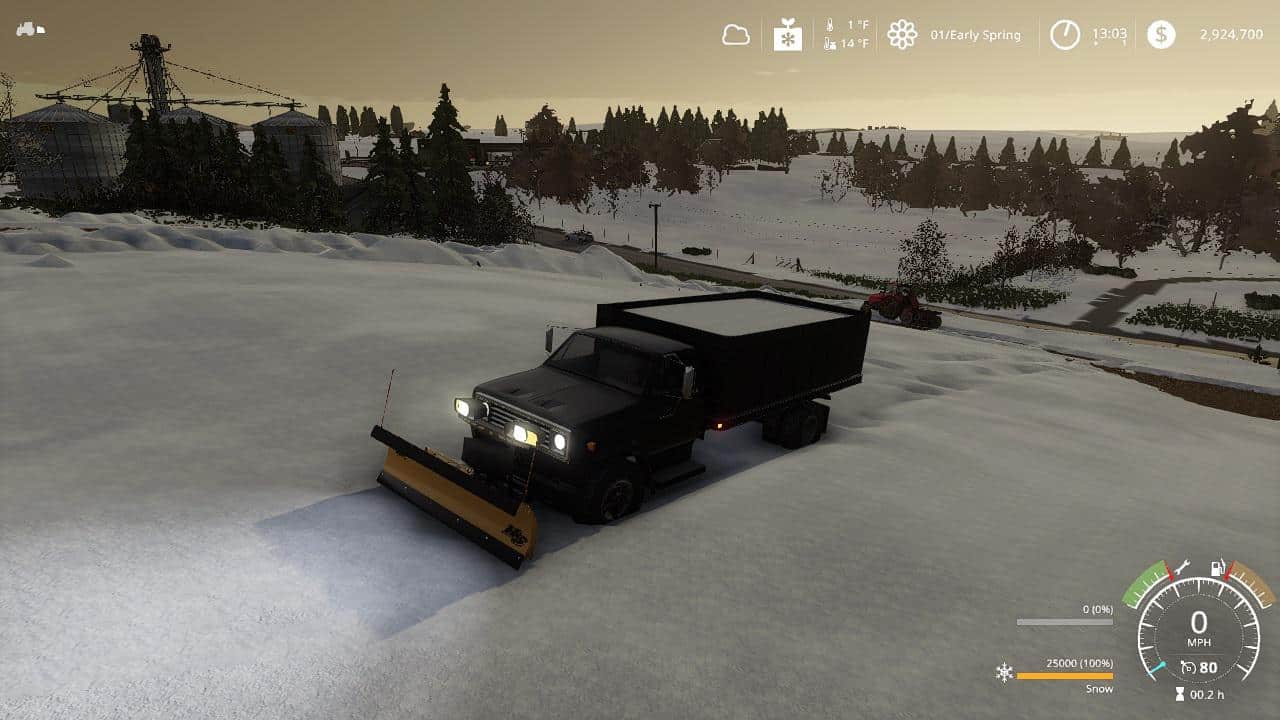Image resolution: width=1280 pixels, height=720 pixels.
Task: Click the speedometer gauge
Action: [1198, 630]
